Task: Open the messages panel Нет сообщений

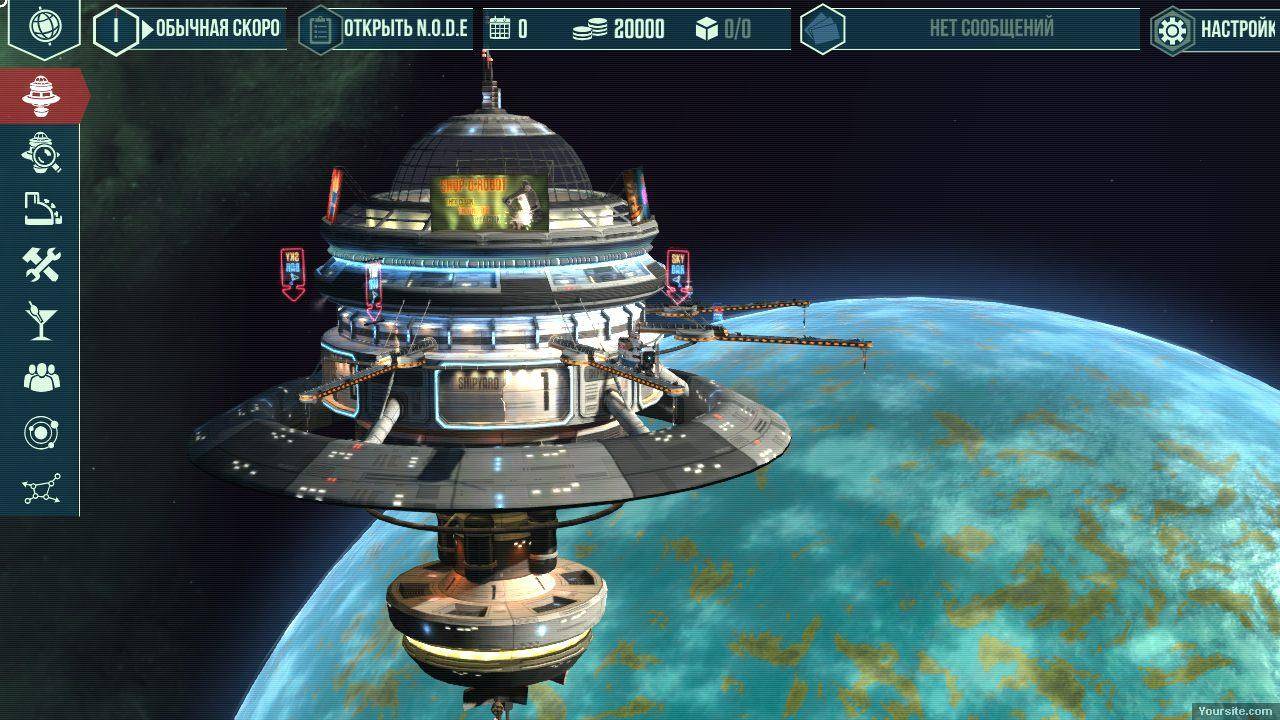Action: pyautogui.click(x=990, y=29)
